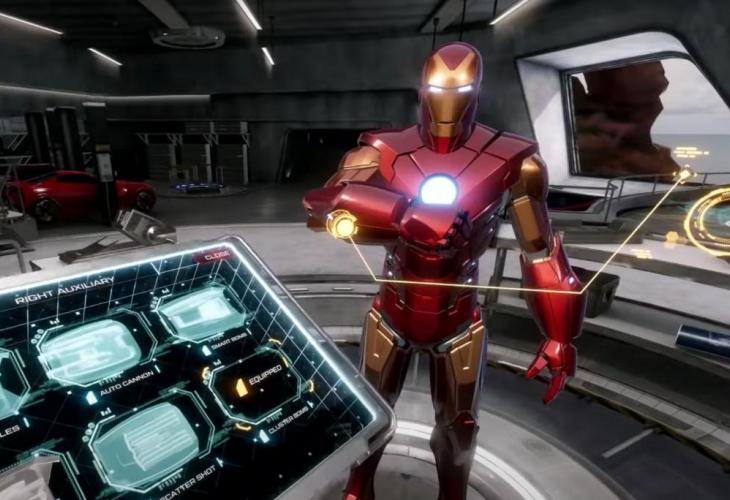The image size is (730, 500).
Task: Choose the Smart Bomb weapon tile
Action: point(201,312)
